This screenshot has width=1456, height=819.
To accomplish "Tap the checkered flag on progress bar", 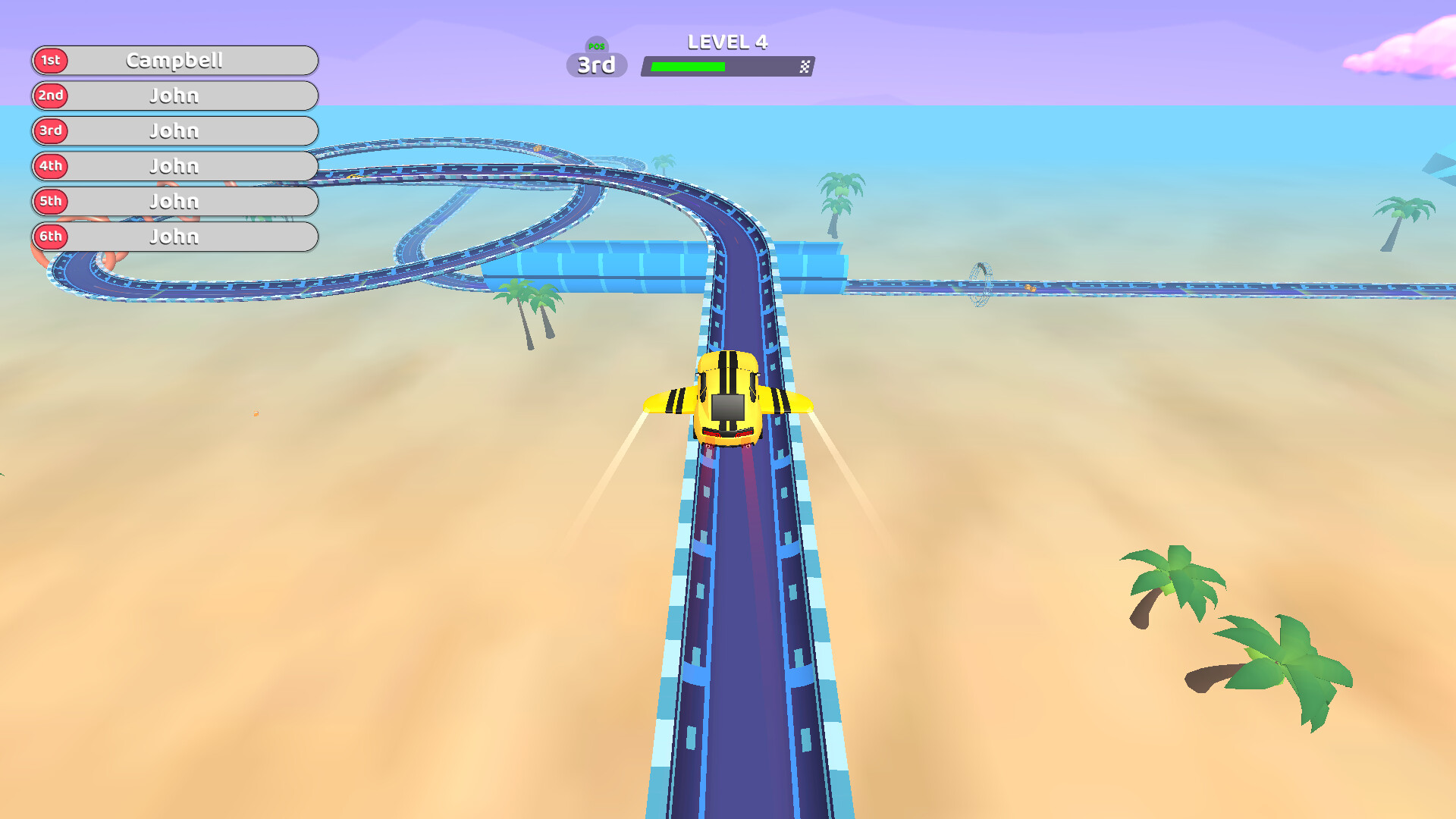I will pos(805,67).
